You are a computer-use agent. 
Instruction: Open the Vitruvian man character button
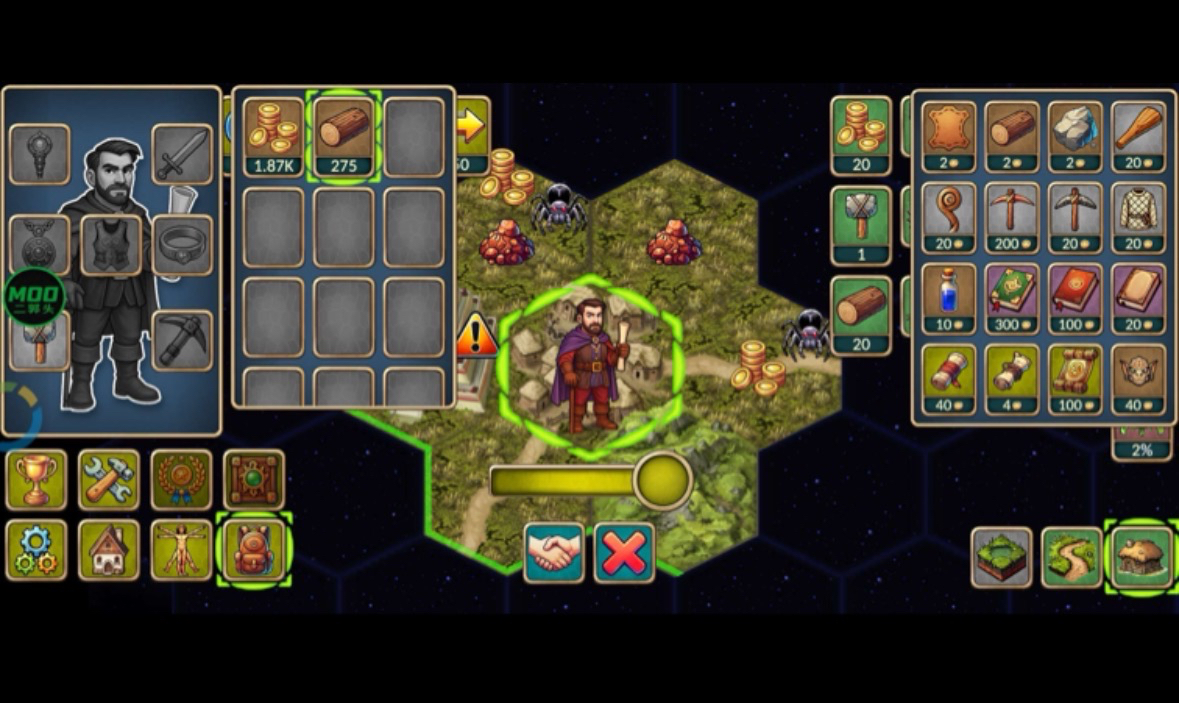coord(181,549)
